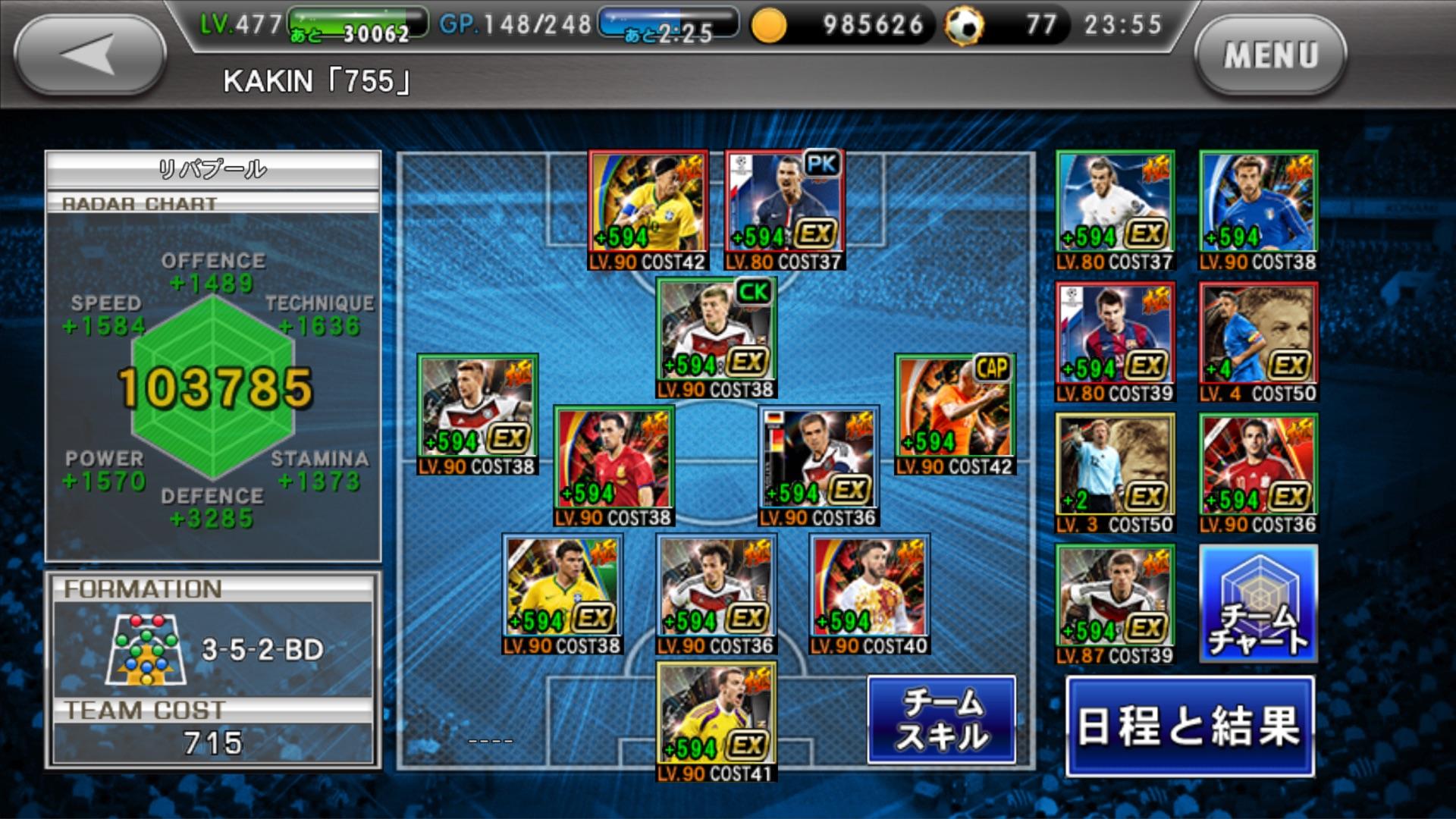Open the MENU button
Viewport: 1456px width, 819px height.
point(1270,55)
